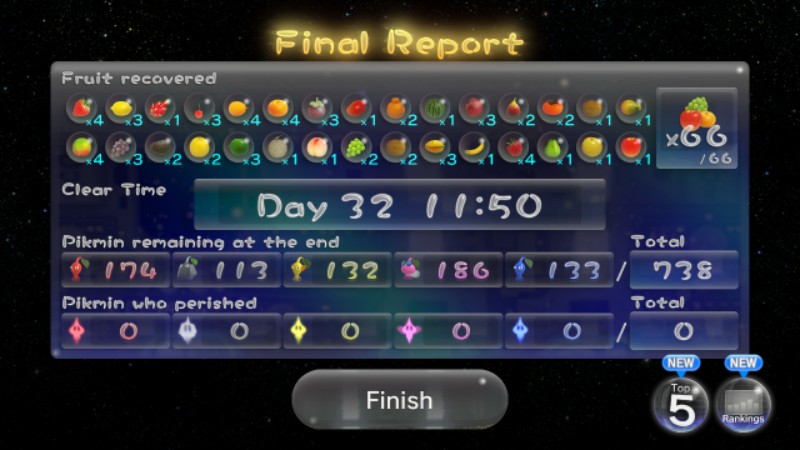Click the Finish button
This screenshot has height=450, width=800.
399,400
